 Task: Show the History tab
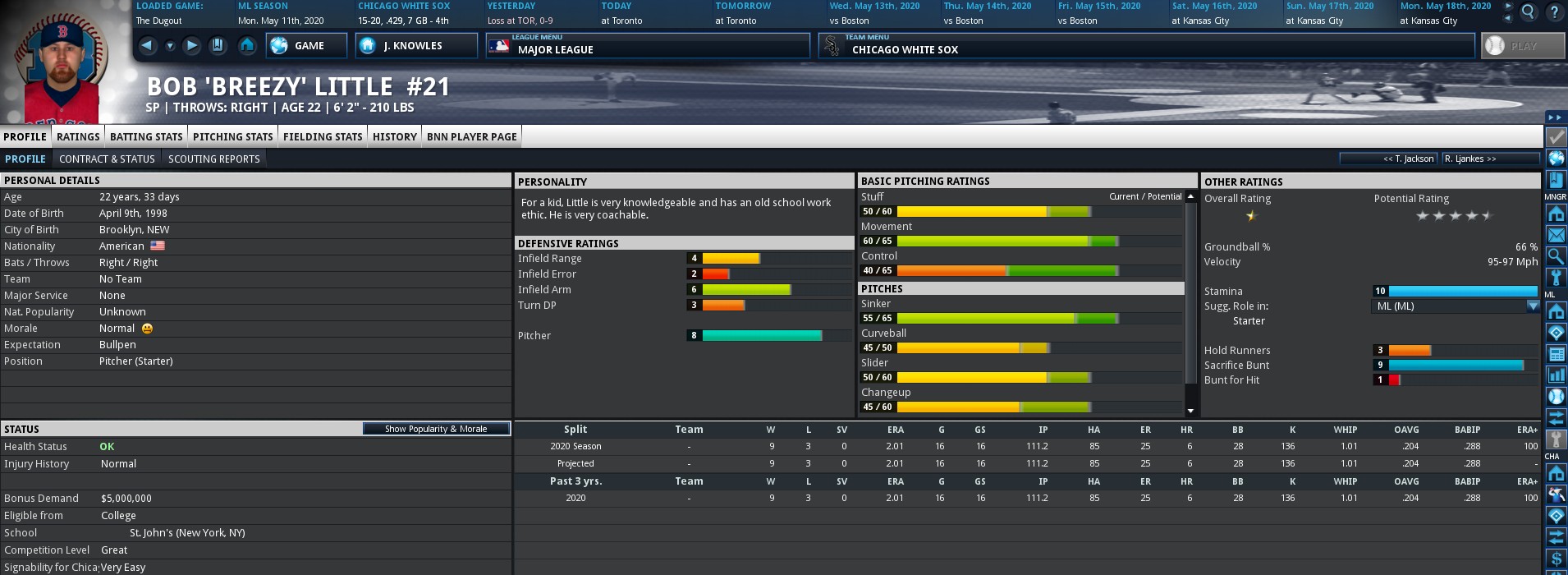pos(395,136)
